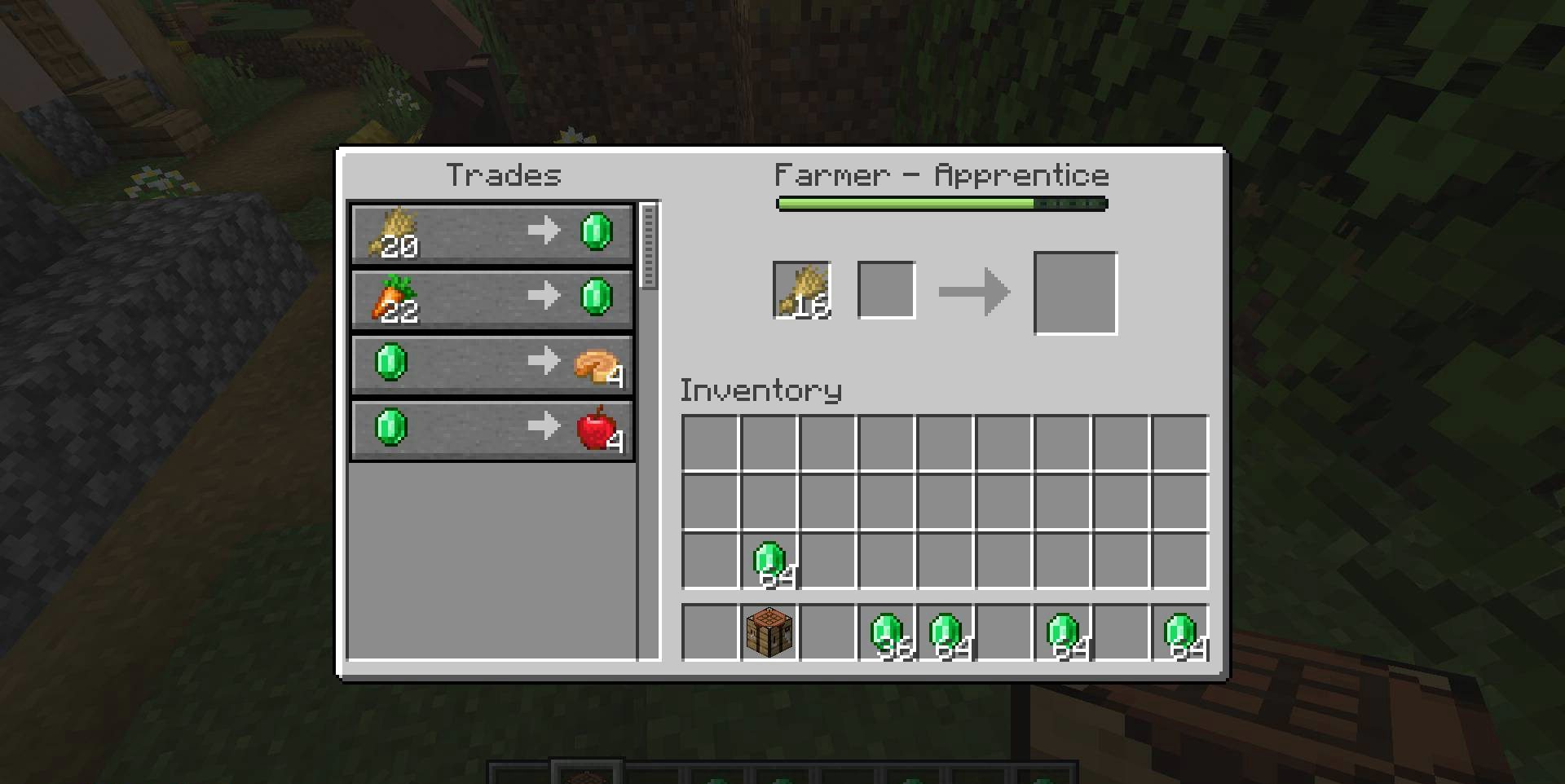Pick up the stack of 36 emeralds
The width and height of the screenshot is (1565, 784).
point(887,632)
